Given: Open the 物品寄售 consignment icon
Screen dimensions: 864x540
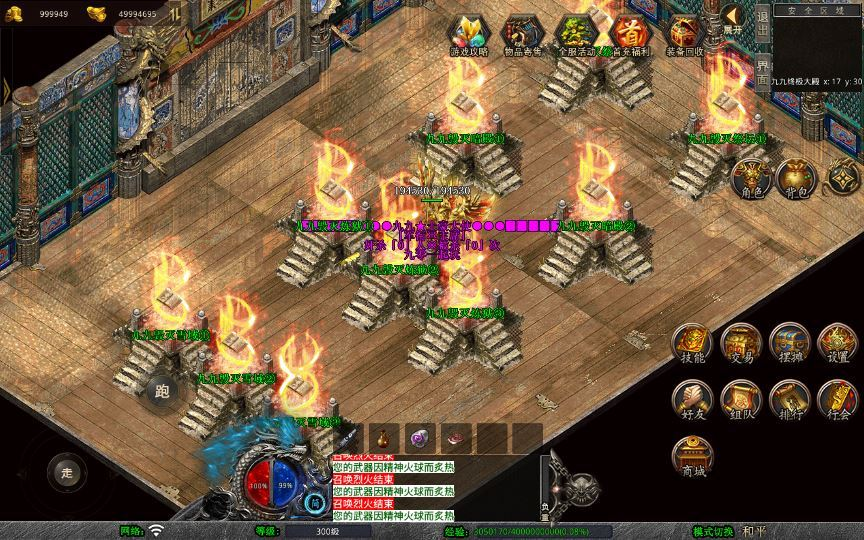Looking at the screenshot, I should point(521,34).
